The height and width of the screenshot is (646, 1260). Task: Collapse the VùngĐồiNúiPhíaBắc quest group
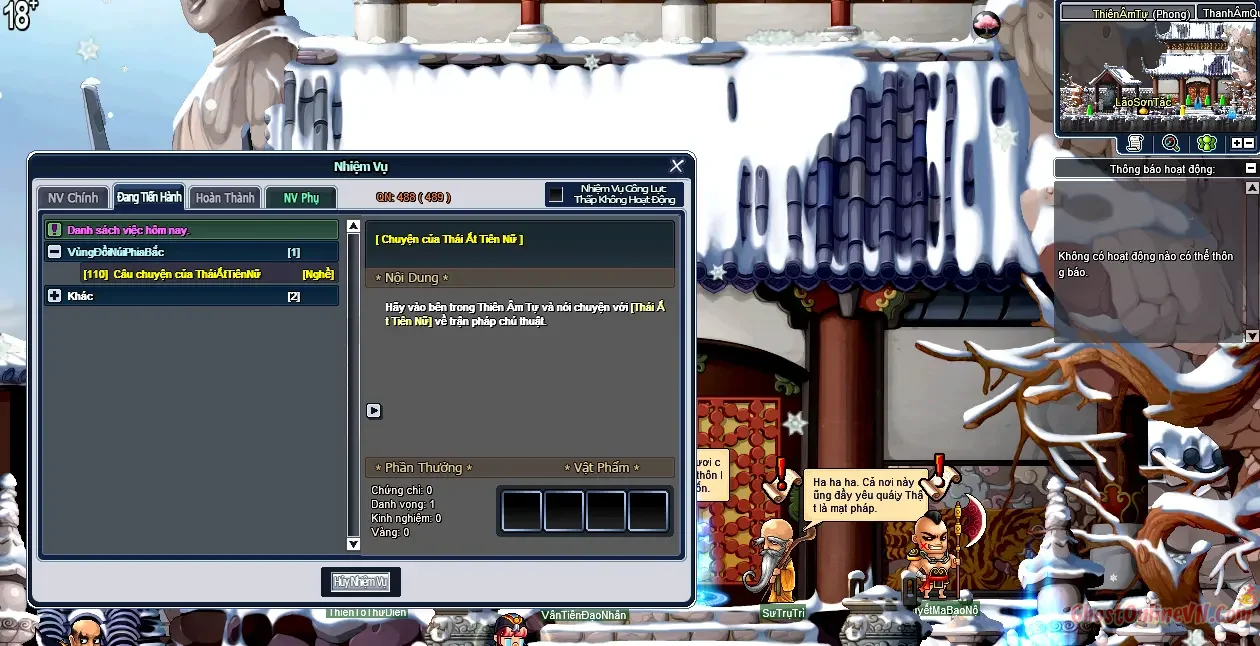click(55, 252)
